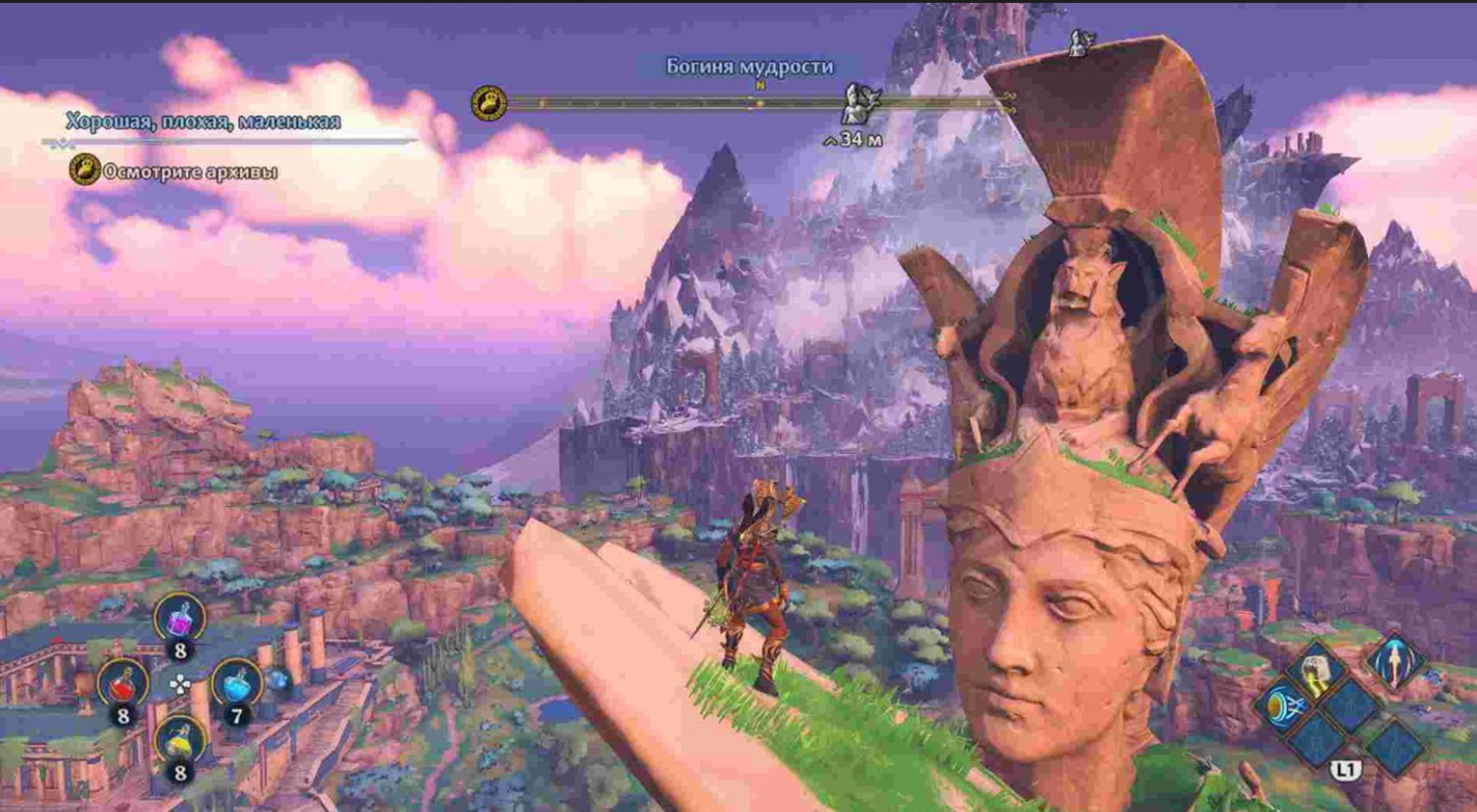Click the statue marker on the compass
1477x812 pixels.
click(x=859, y=101)
